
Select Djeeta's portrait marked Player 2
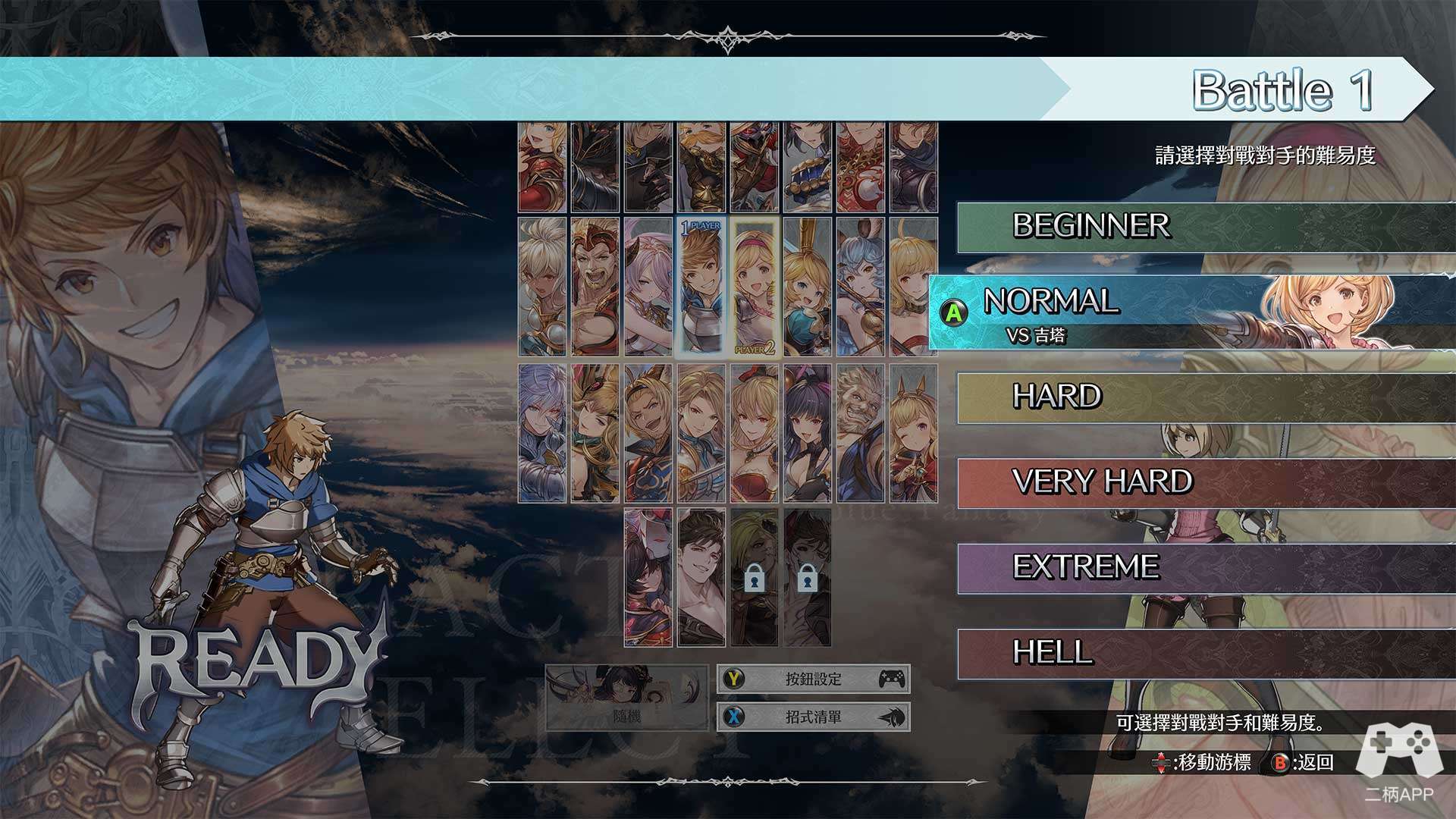(755, 287)
